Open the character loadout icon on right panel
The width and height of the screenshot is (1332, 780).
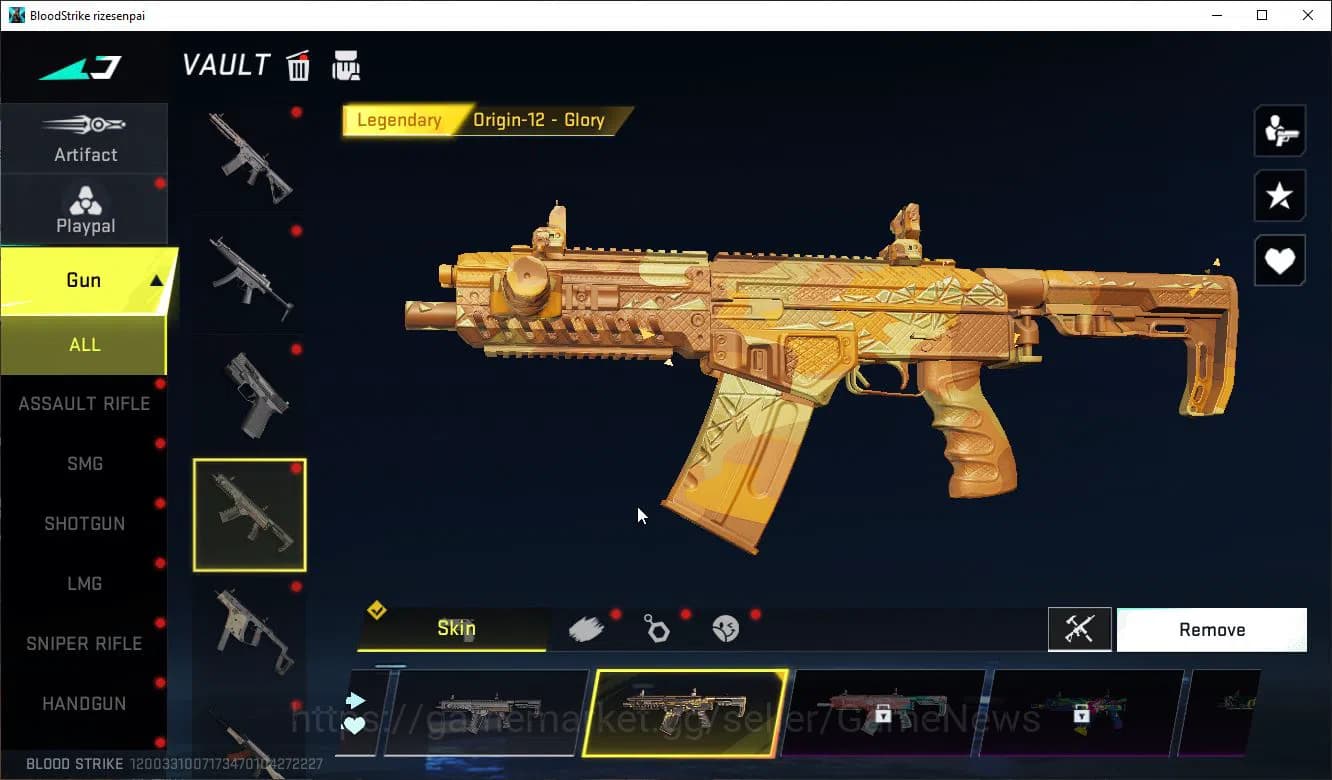coord(1280,130)
